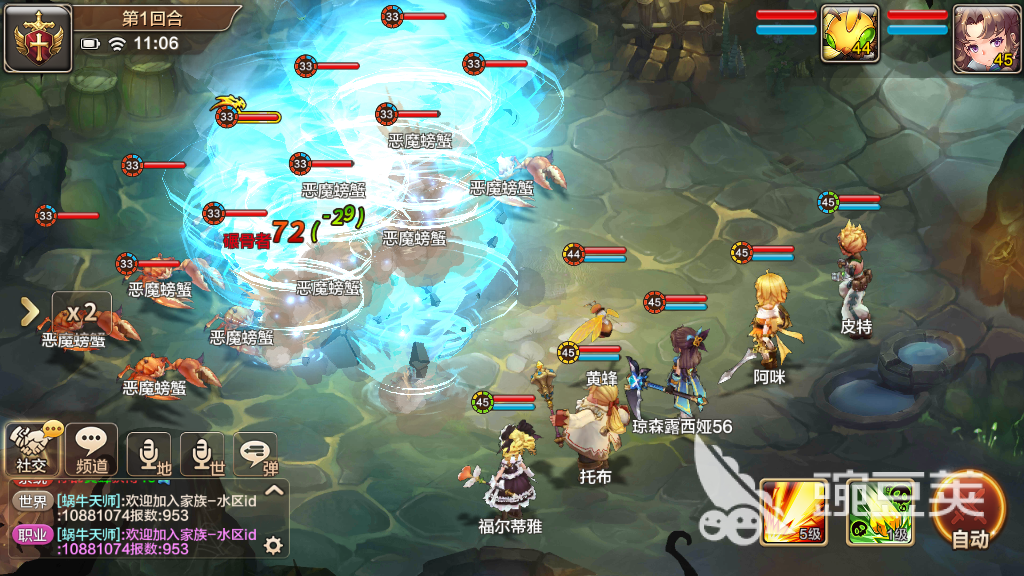This screenshot has width=1024, height=576.
Task: Select the level 44 hornet pet portrait
Action: 850,37
